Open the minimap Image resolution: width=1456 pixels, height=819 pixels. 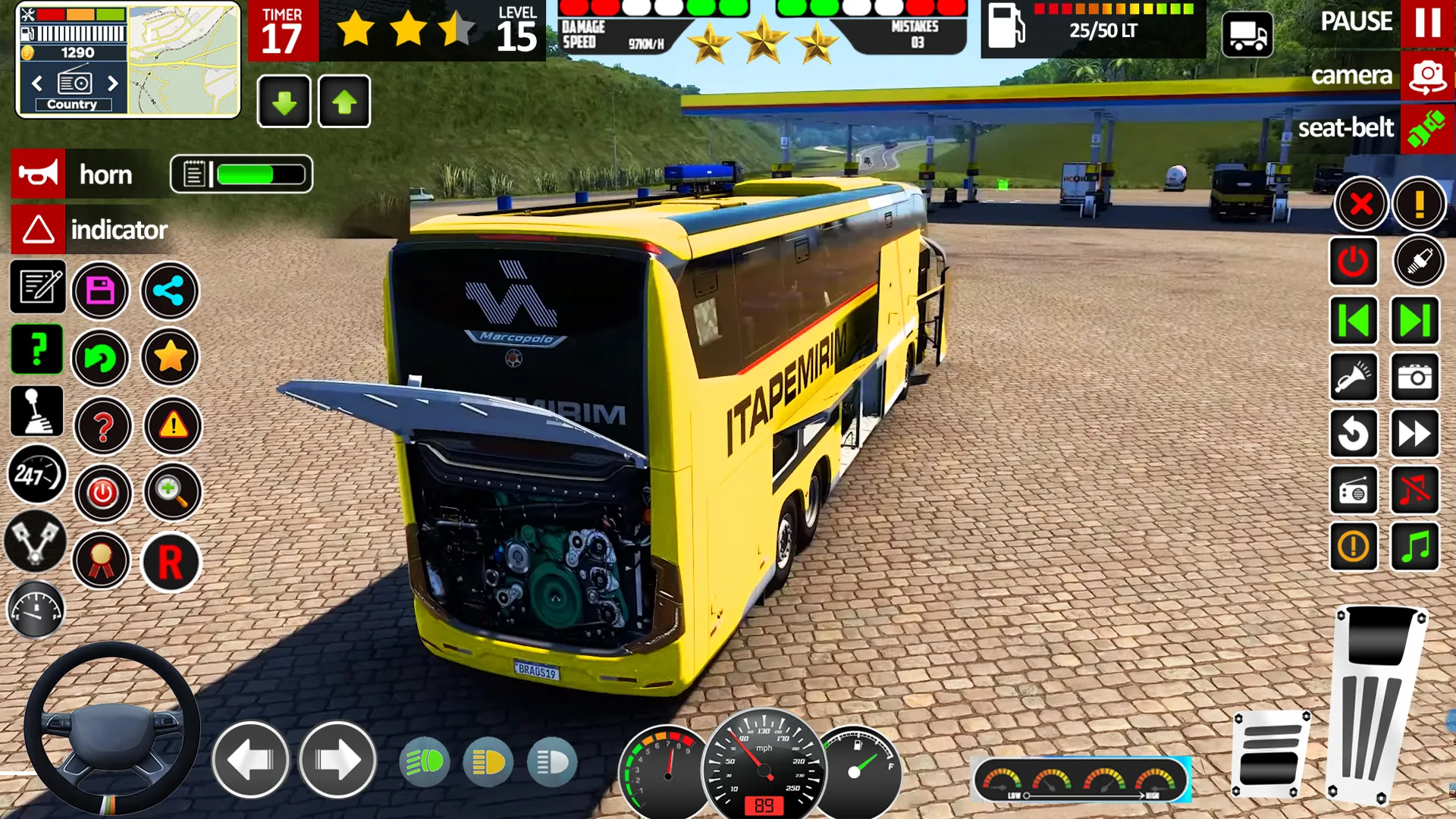[183, 60]
